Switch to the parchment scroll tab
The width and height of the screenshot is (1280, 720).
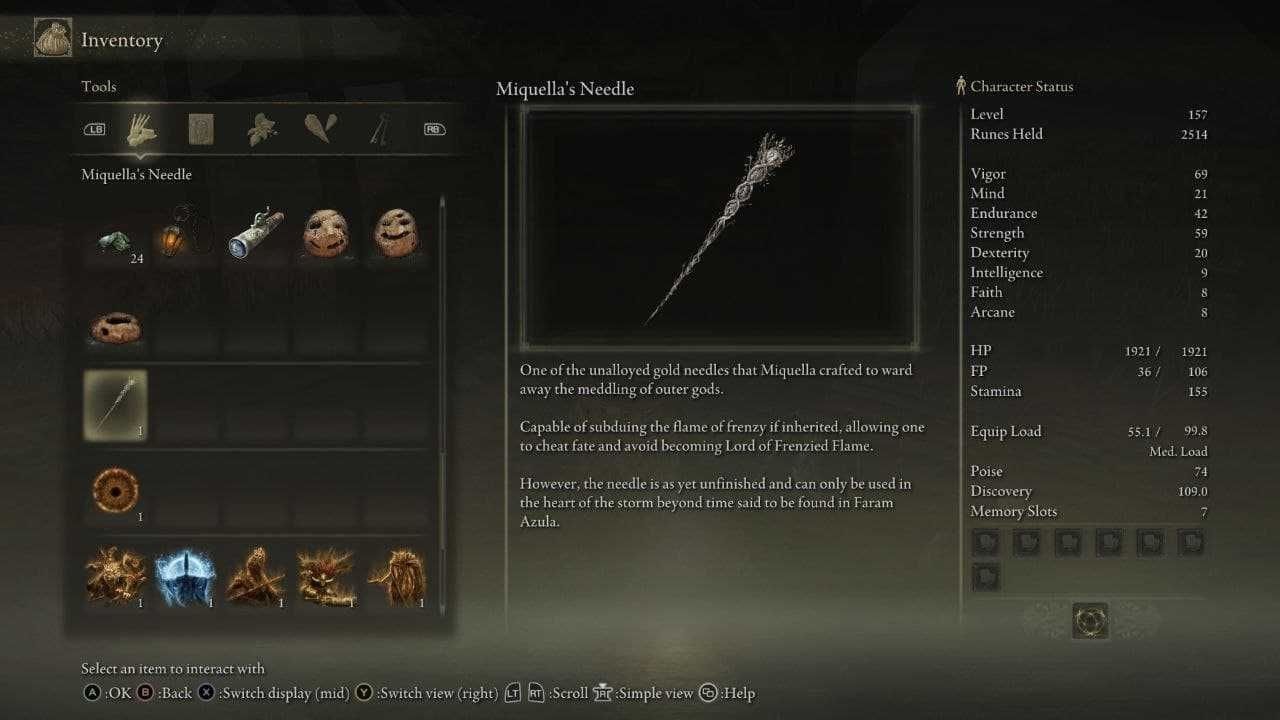pos(202,129)
